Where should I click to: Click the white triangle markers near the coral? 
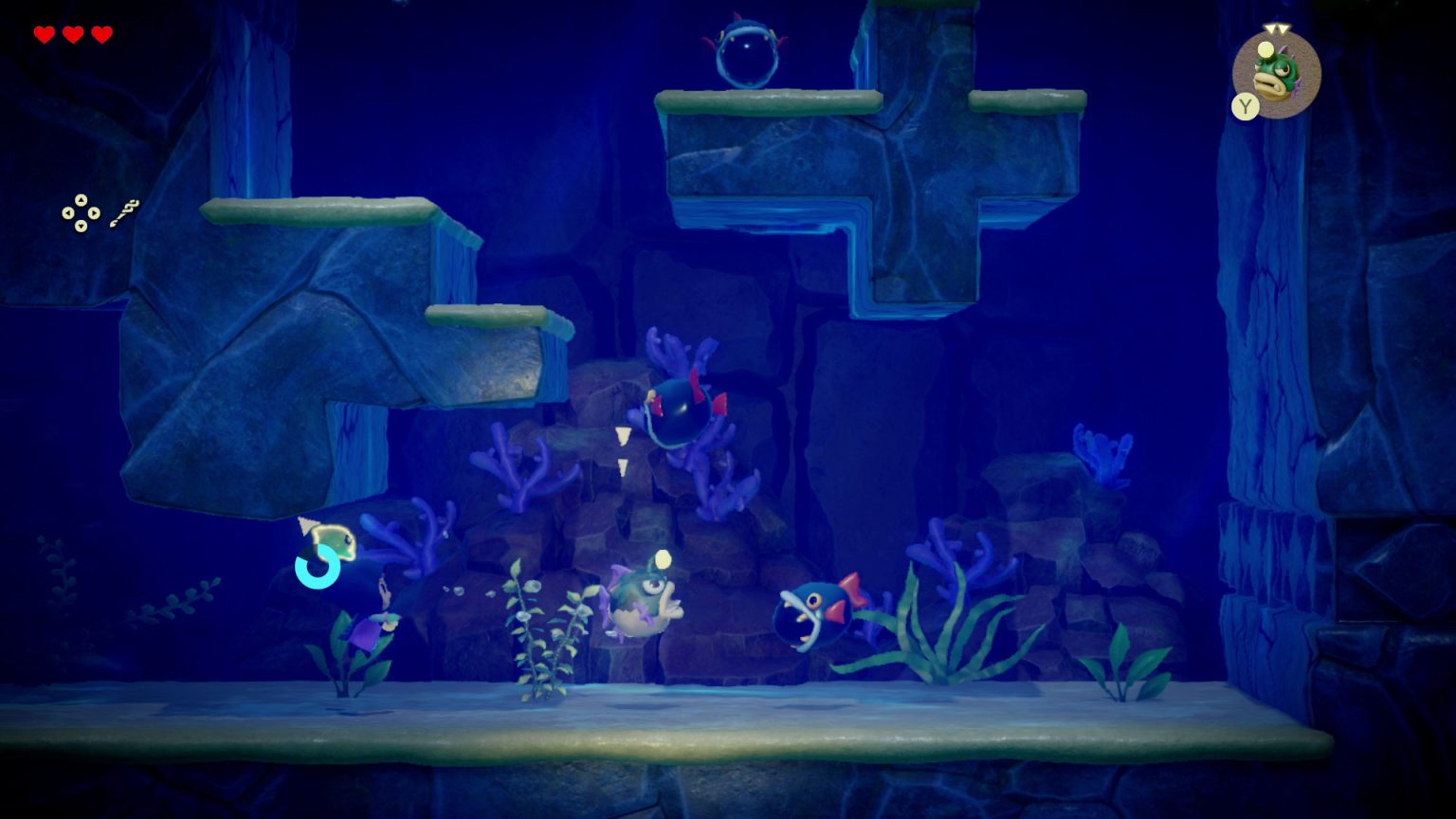pyautogui.click(x=623, y=450)
